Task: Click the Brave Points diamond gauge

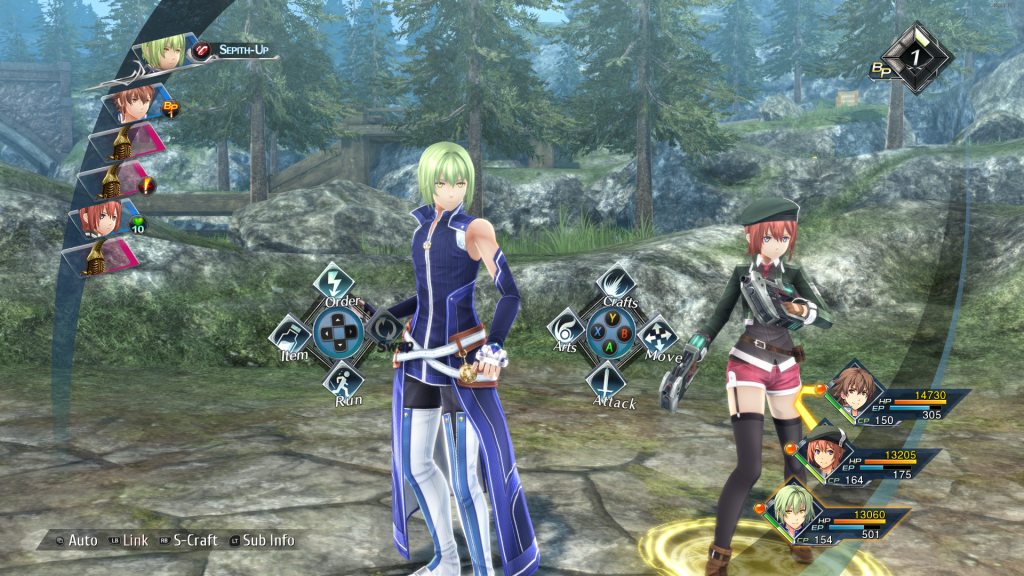Action: tap(914, 57)
